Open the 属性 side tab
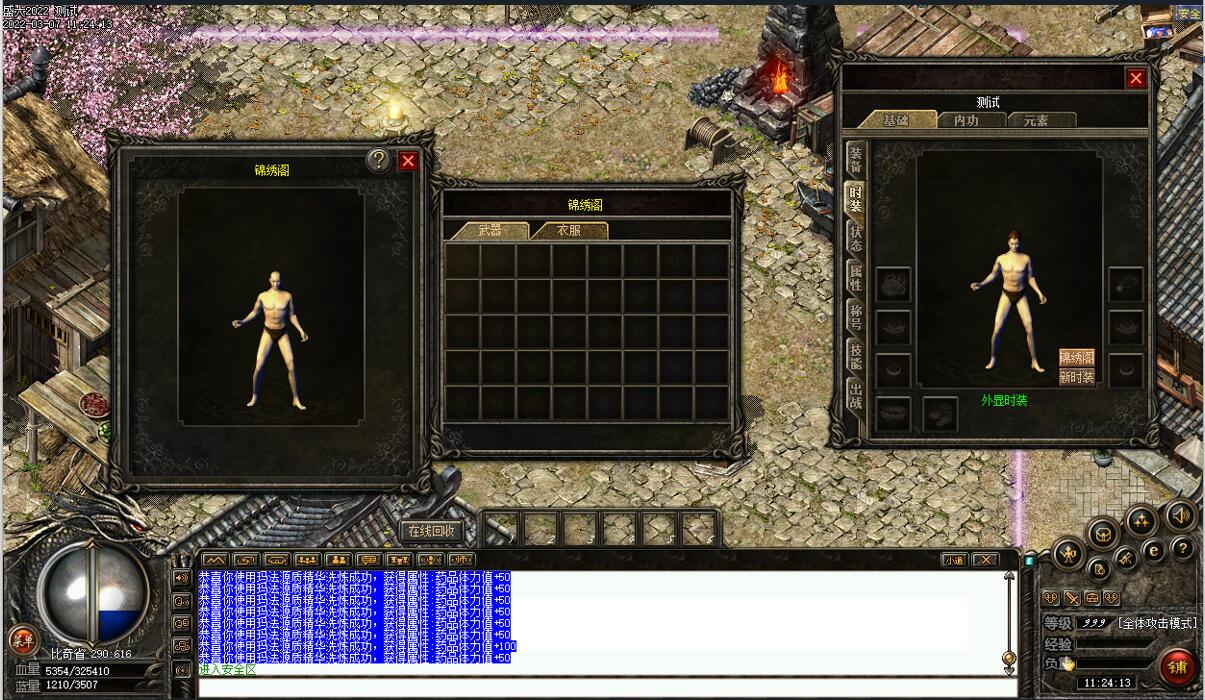 (x=856, y=276)
